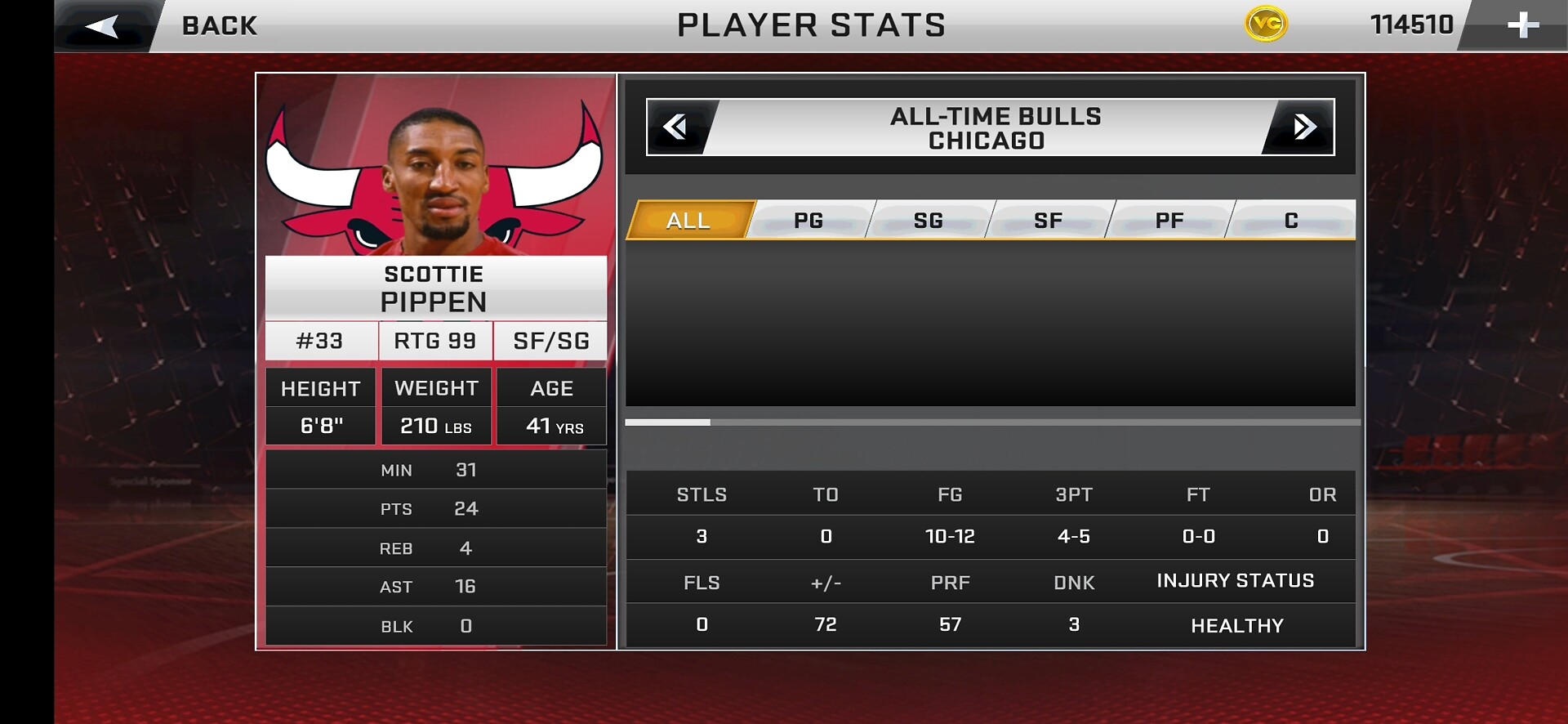The width and height of the screenshot is (1568, 724).
Task: Add more VC with the plus button
Action: 1522,26
